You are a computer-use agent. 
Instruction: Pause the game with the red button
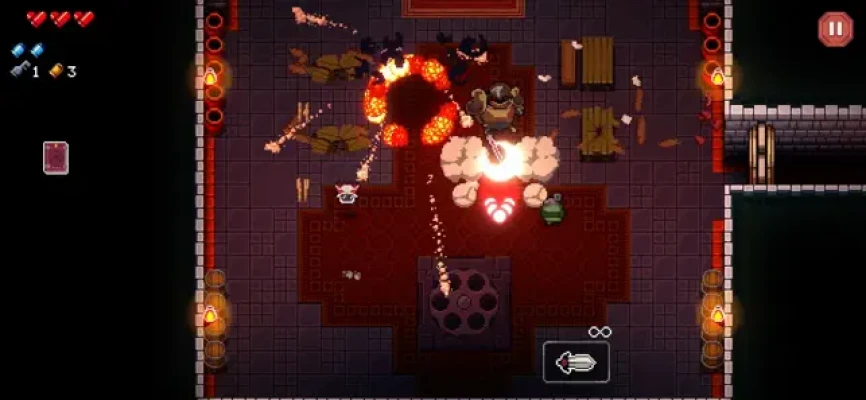834,29
